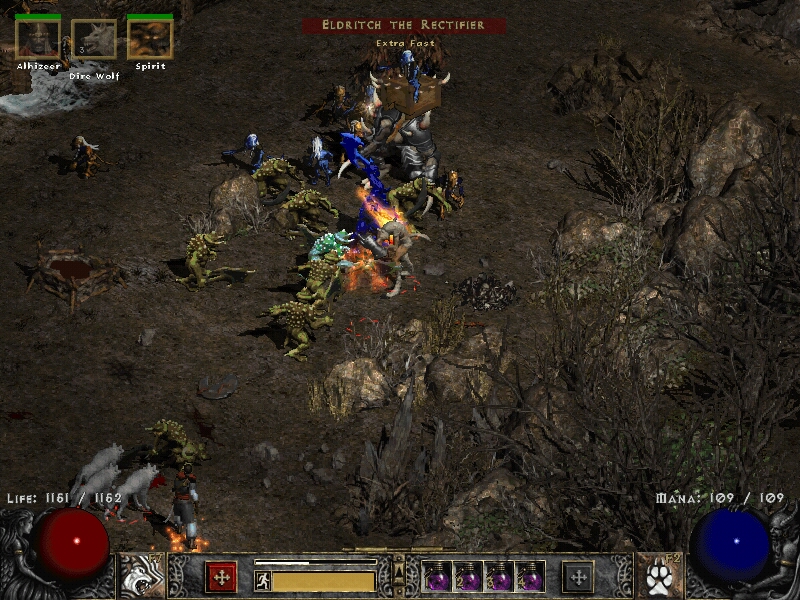
Task: Click the Dire Wolf summon portrait
Action: [94, 40]
